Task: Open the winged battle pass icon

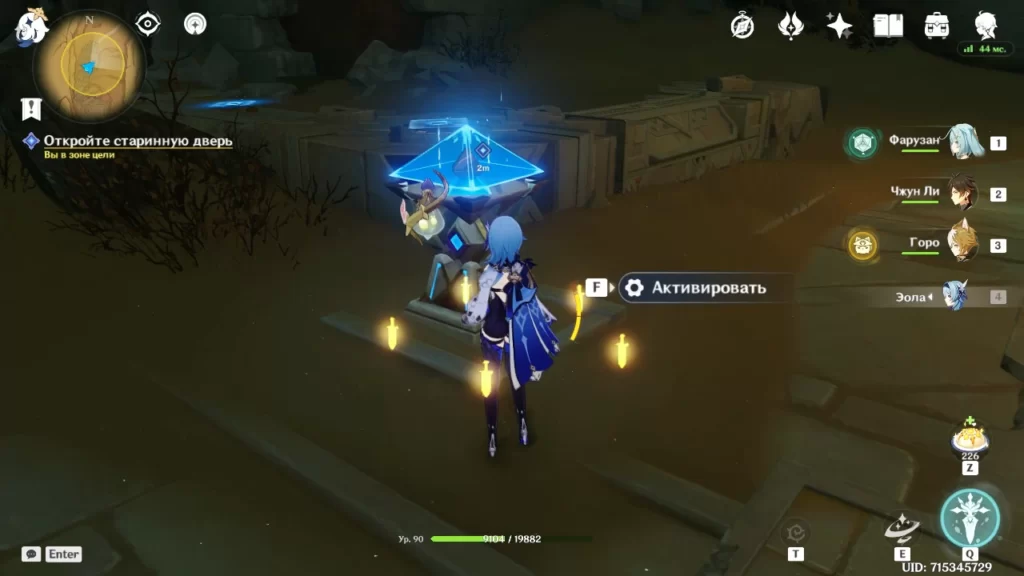Action: tap(791, 25)
